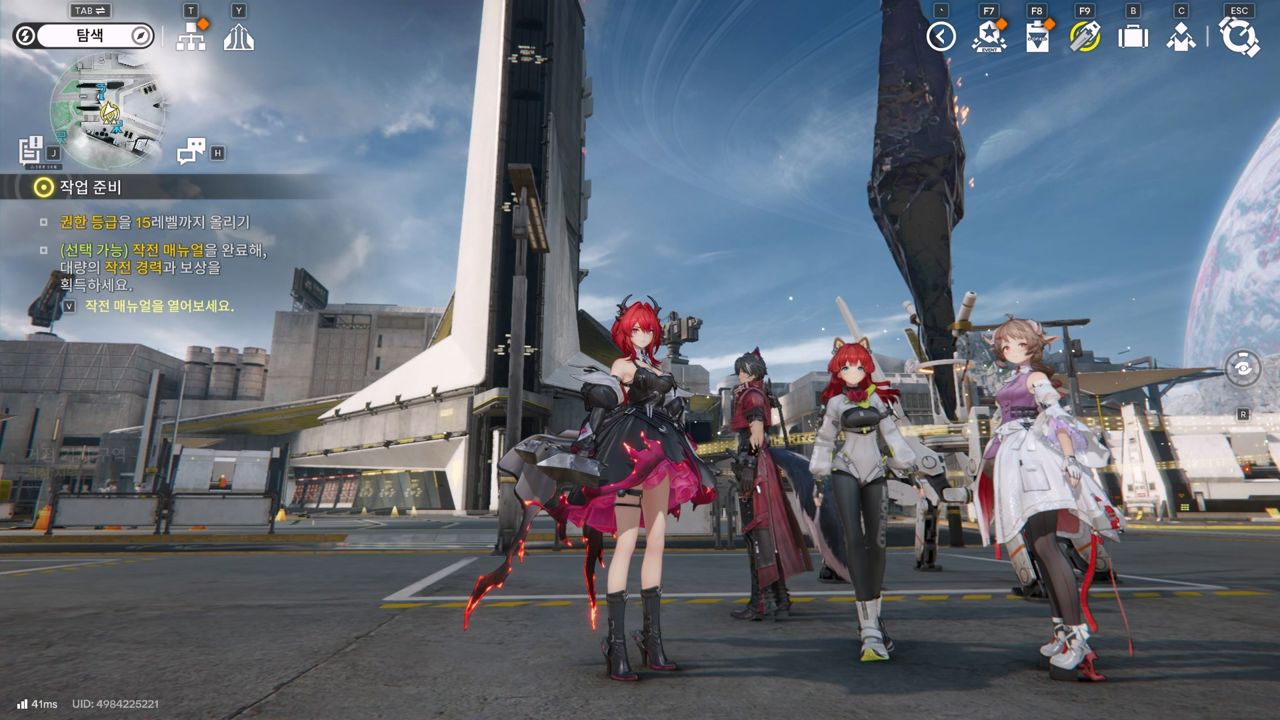Collapse the top menu with the left-arrow button
1280x720 pixels.
pos(941,37)
